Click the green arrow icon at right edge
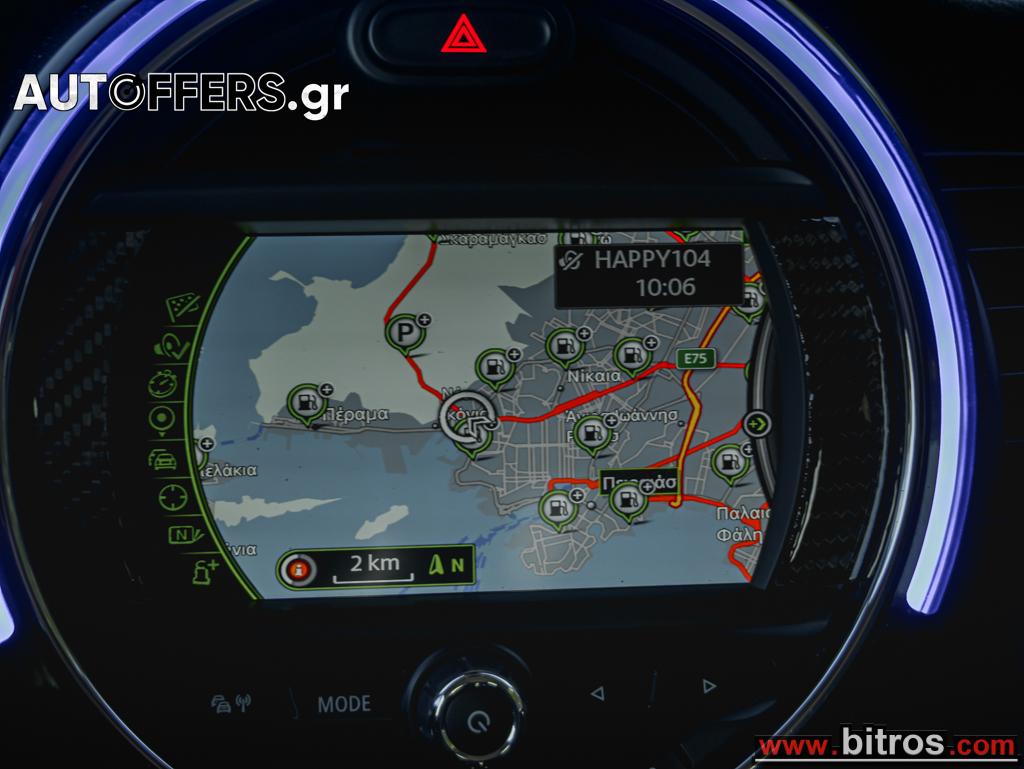The height and width of the screenshot is (769, 1024). (760, 423)
